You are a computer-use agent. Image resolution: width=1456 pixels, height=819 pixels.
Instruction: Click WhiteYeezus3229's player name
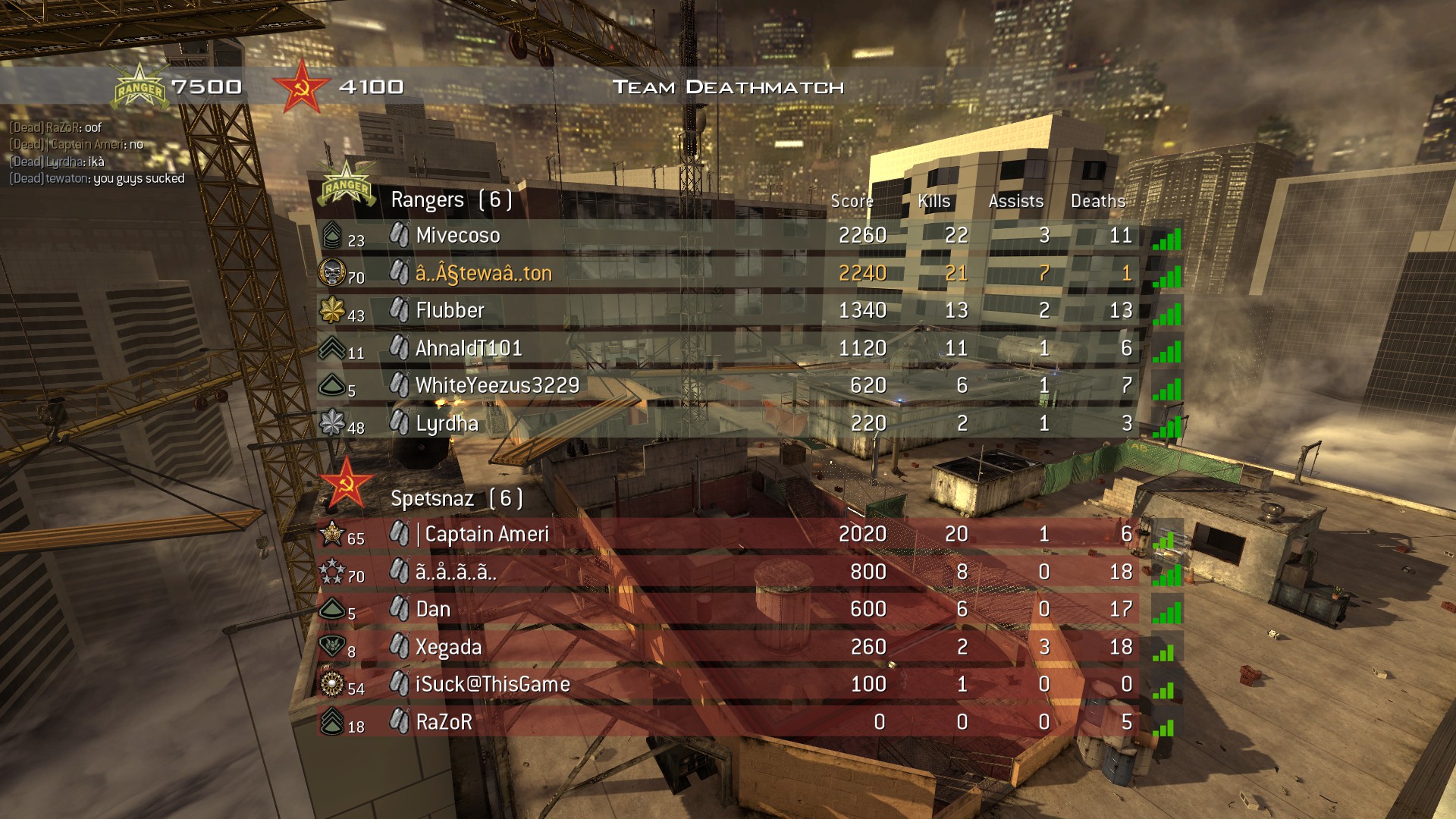click(x=497, y=386)
